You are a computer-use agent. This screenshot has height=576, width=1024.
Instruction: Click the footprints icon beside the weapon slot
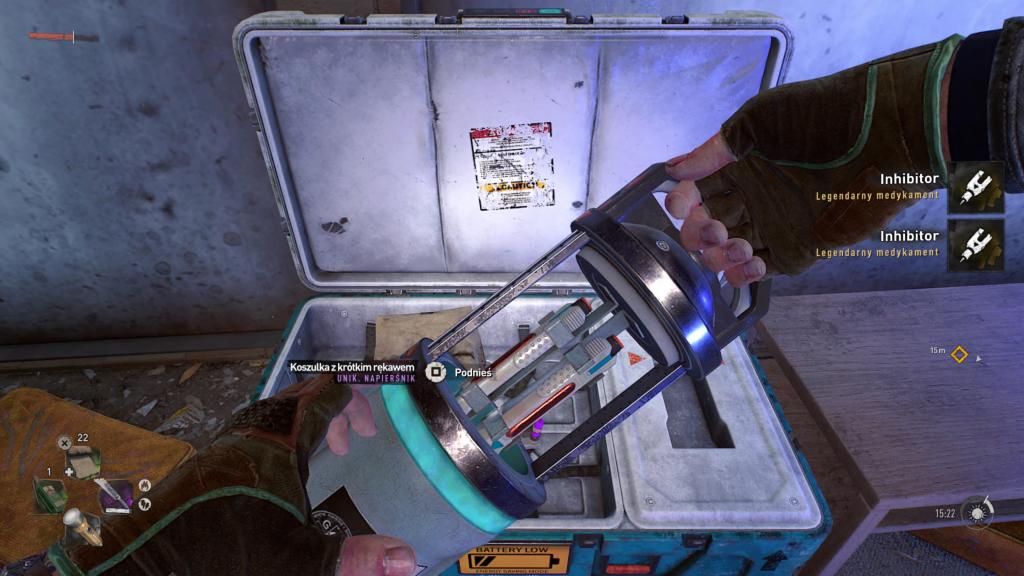[x=143, y=505]
